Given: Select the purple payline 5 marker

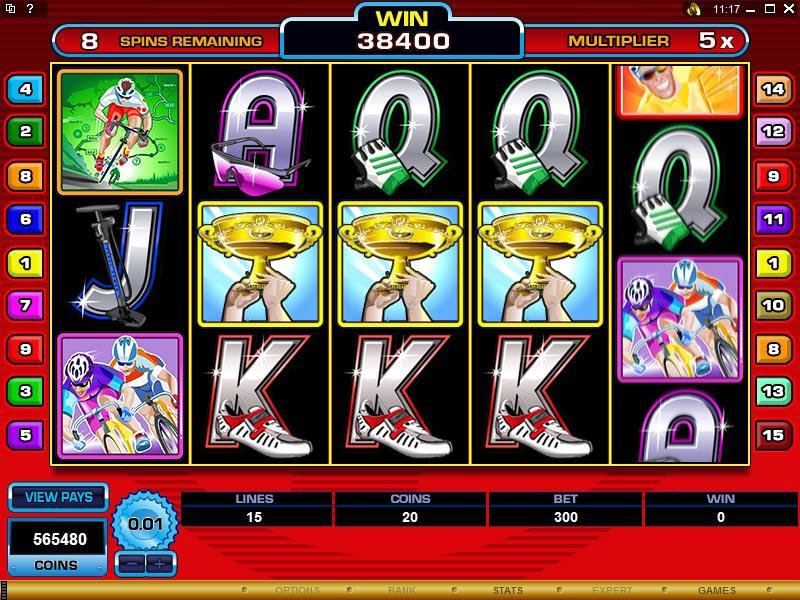Looking at the screenshot, I should 24,435.
